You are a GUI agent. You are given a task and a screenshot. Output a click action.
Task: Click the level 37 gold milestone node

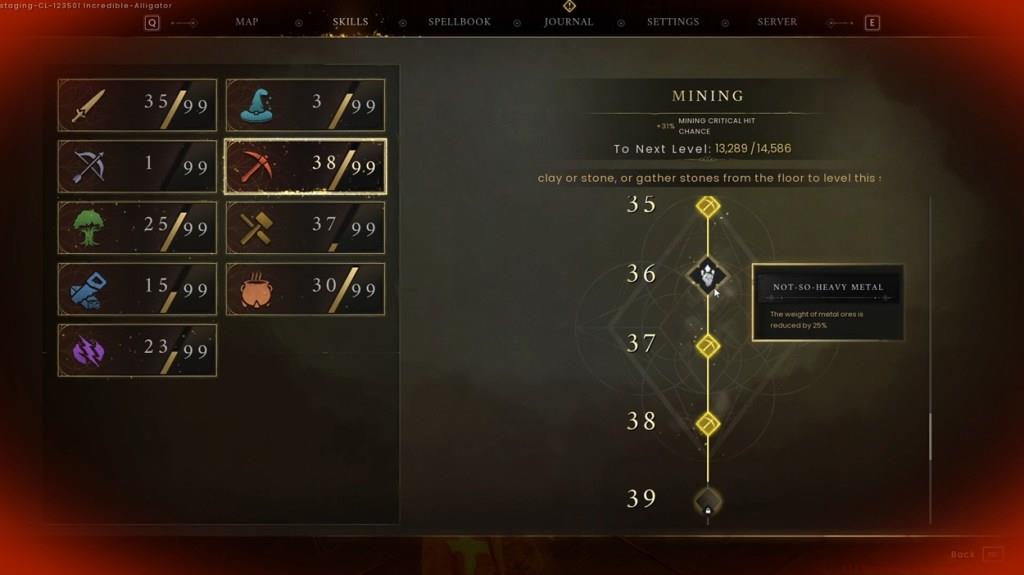708,346
